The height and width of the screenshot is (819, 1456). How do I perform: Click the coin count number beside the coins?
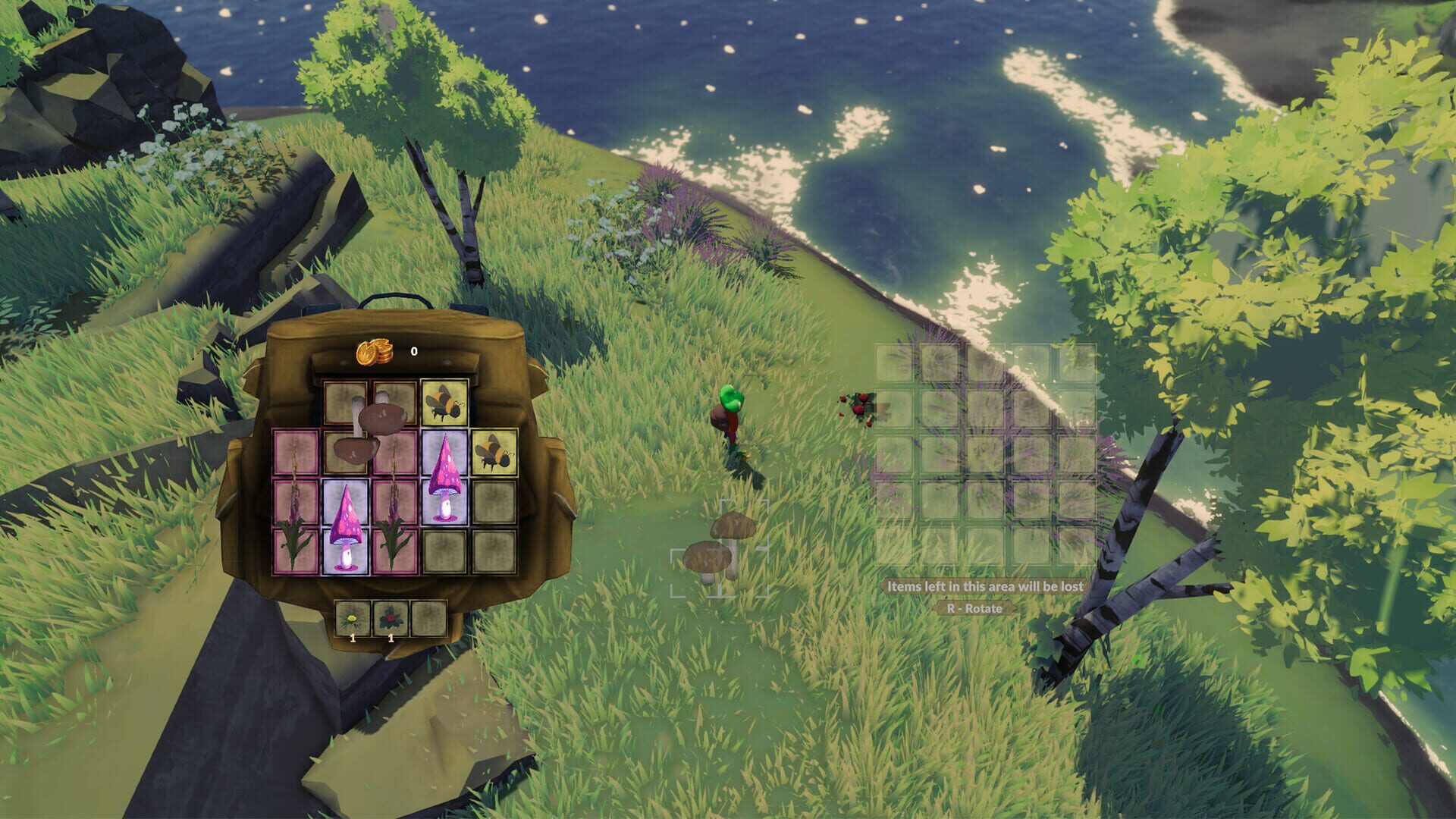tap(413, 353)
